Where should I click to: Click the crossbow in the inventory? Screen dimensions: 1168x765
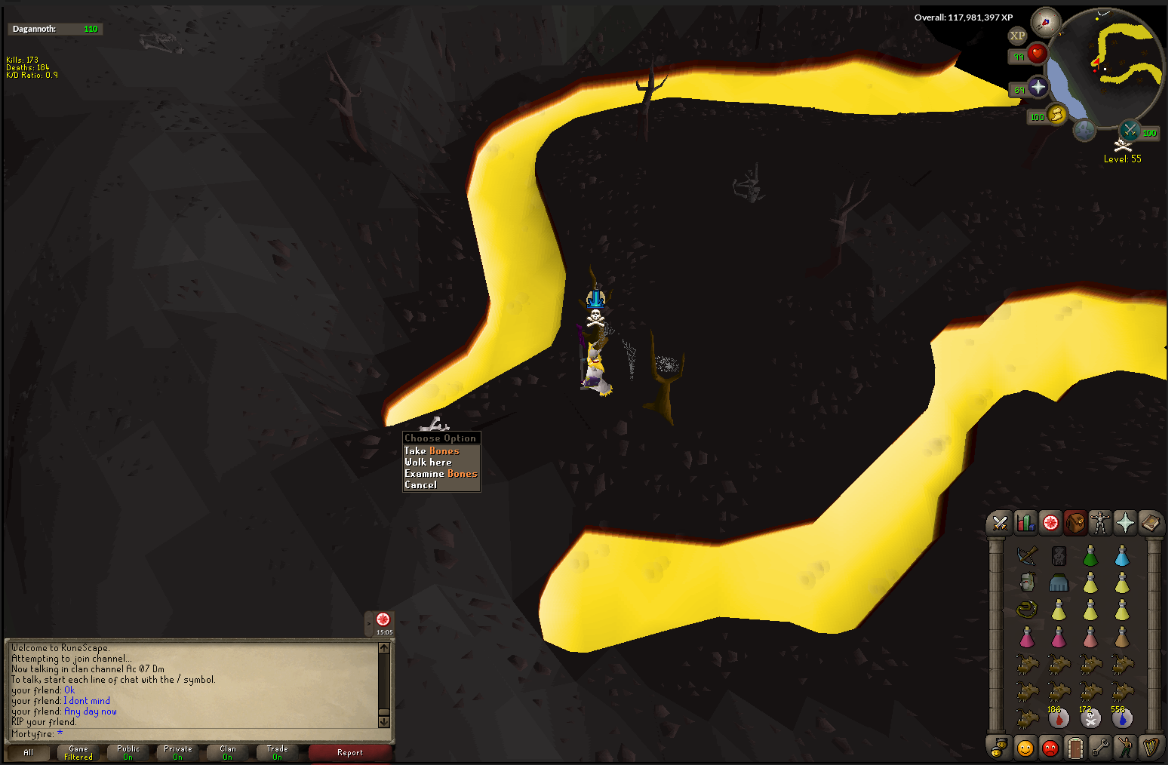(1025, 555)
